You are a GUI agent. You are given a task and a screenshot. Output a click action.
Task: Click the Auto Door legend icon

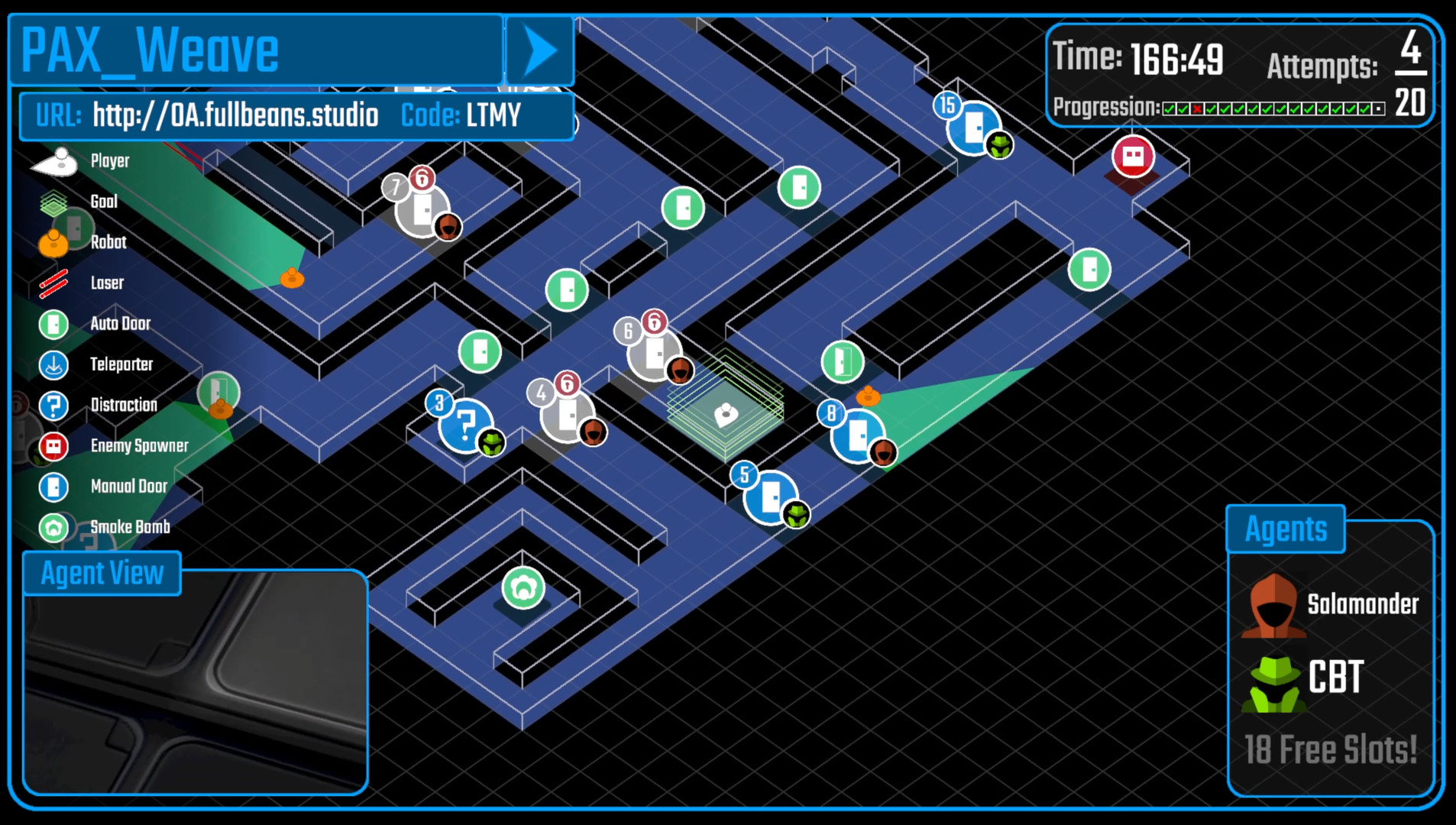(x=53, y=324)
